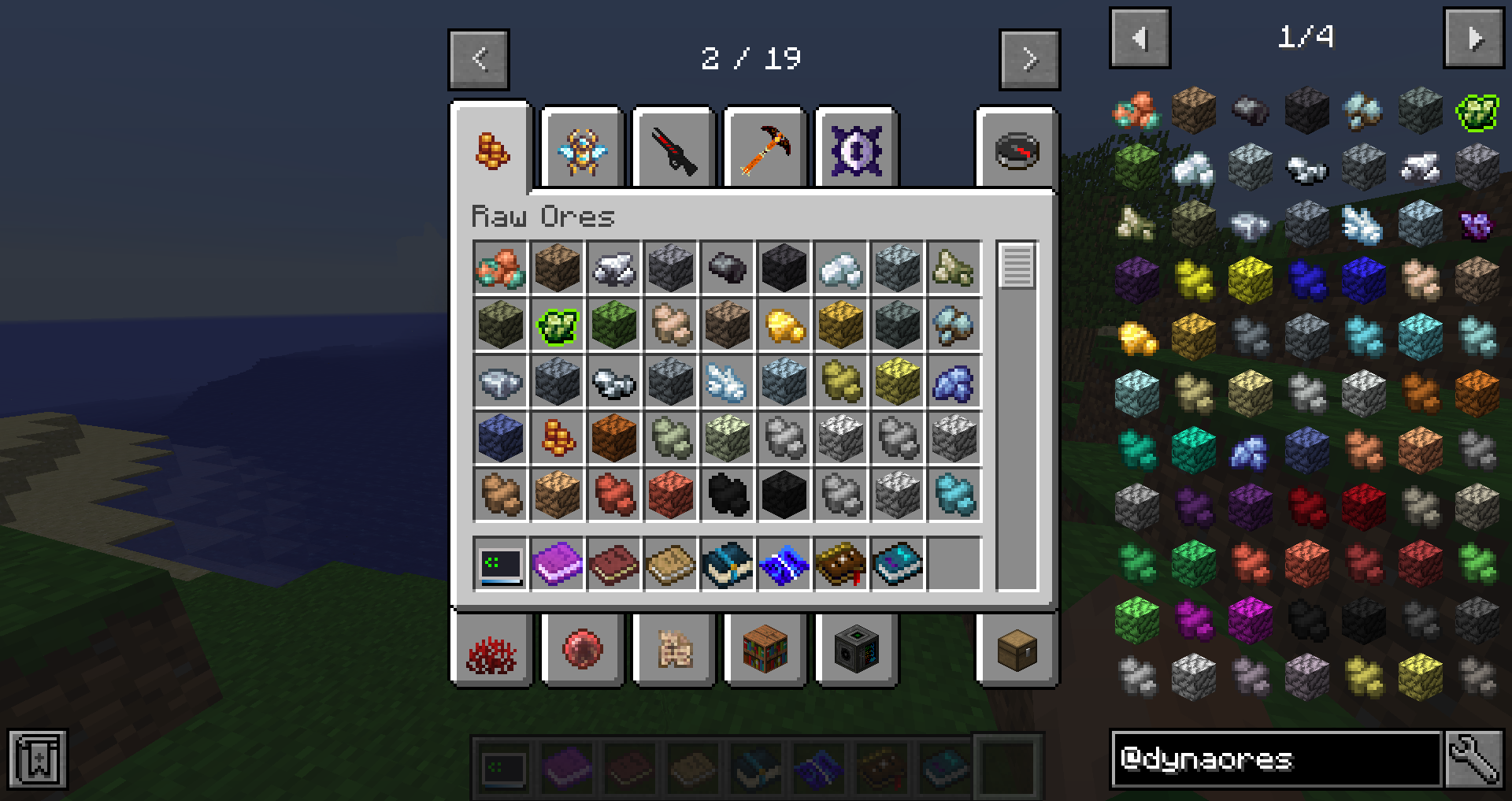1512x801 pixels.
Task: Select the purple eye gear category tab
Action: tap(857, 150)
